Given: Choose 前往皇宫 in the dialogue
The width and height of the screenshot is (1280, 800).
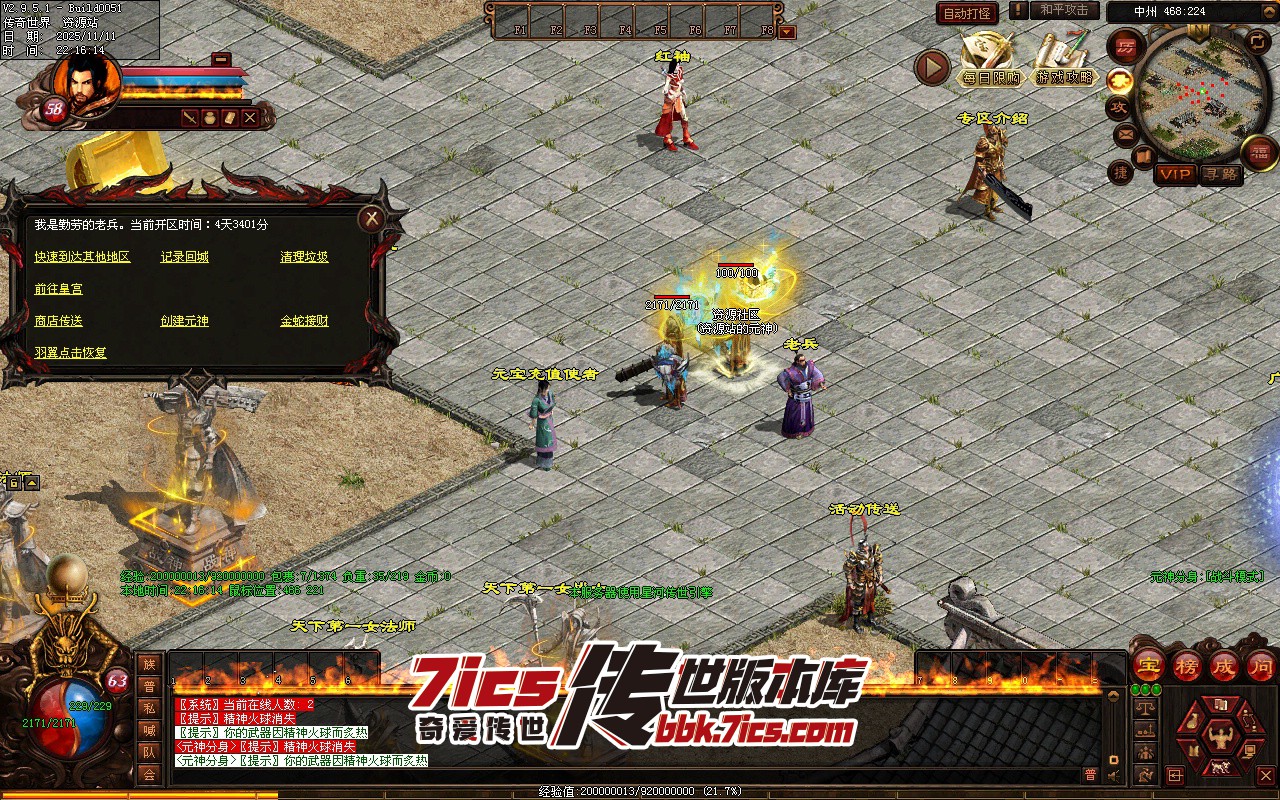Looking at the screenshot, I should [59, 289].
